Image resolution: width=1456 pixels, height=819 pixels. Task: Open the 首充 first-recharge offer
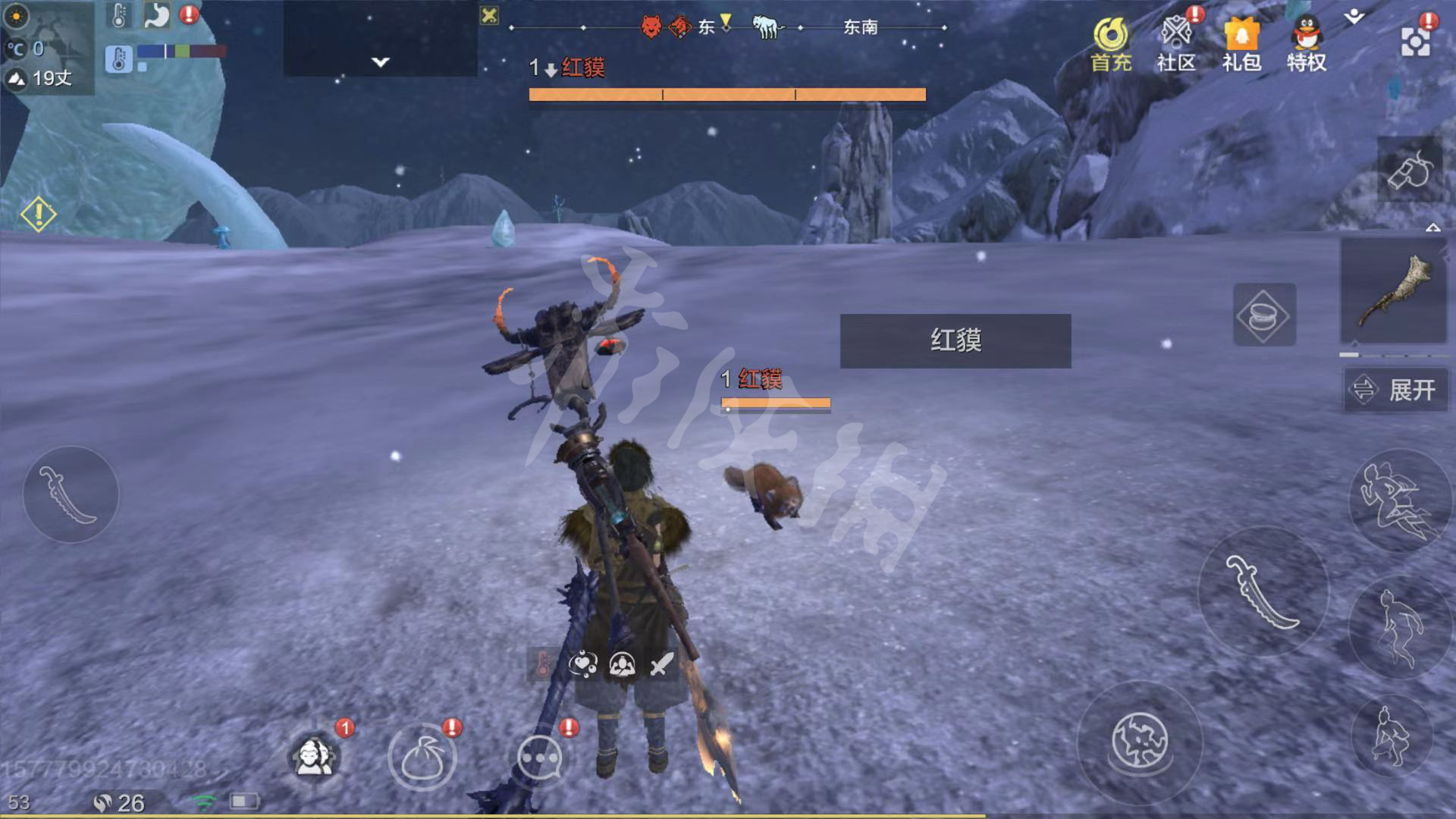click(x=1111, y=45)
